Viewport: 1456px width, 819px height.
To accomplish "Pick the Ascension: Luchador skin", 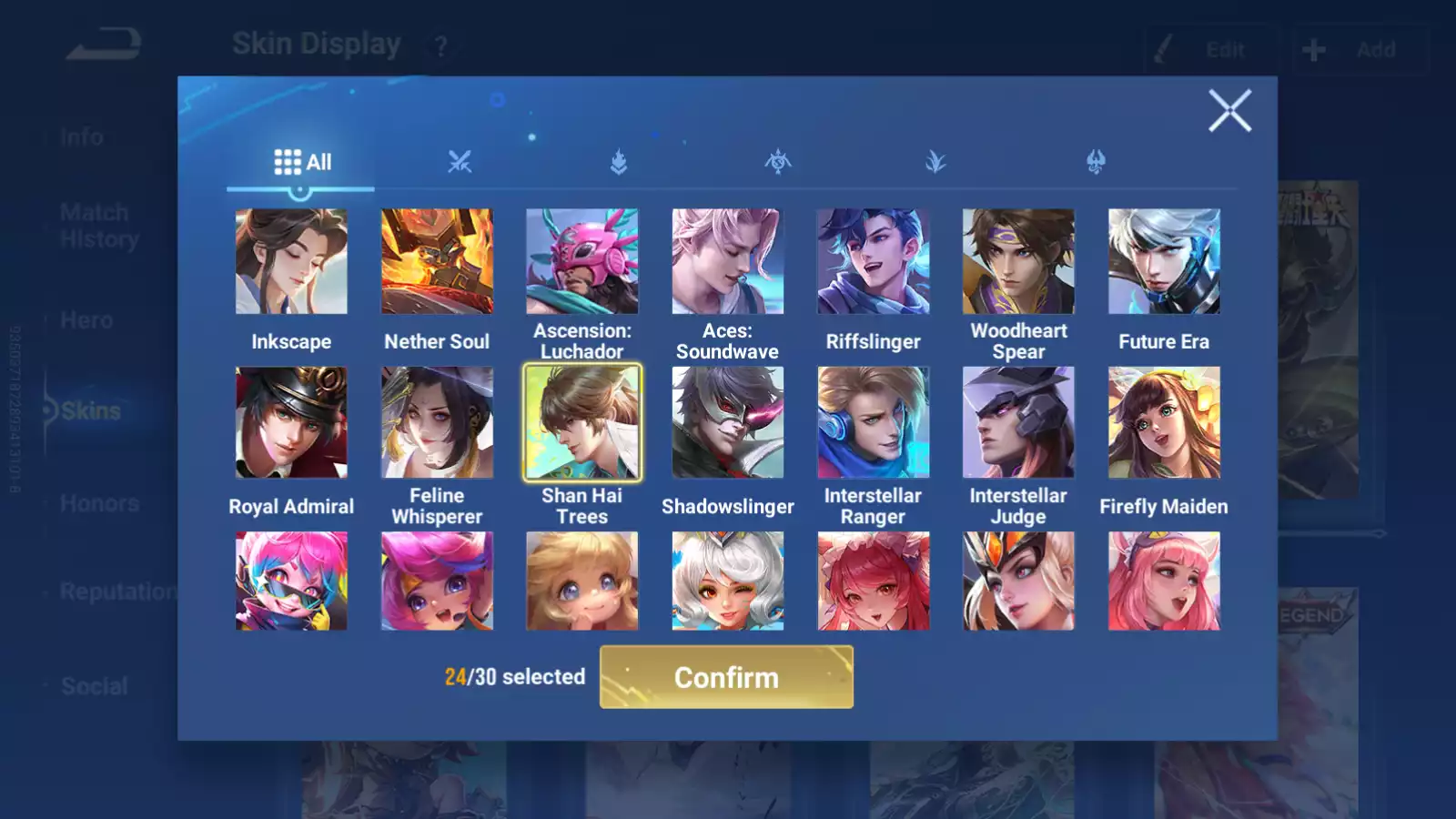I will pos(582,261).
